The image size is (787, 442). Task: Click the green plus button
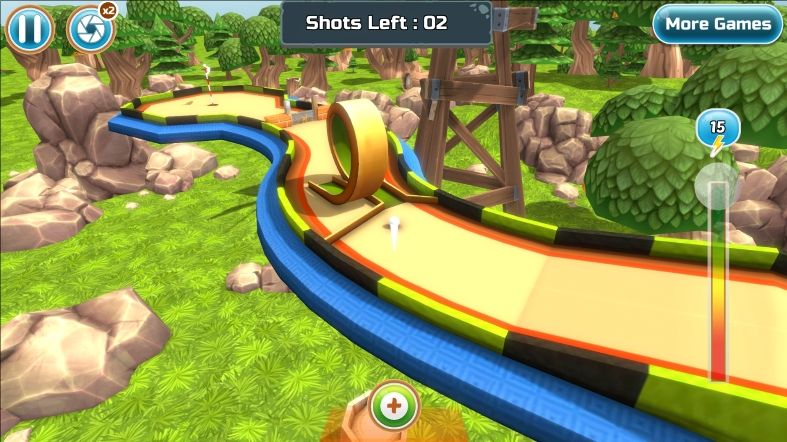click(395, 405)
